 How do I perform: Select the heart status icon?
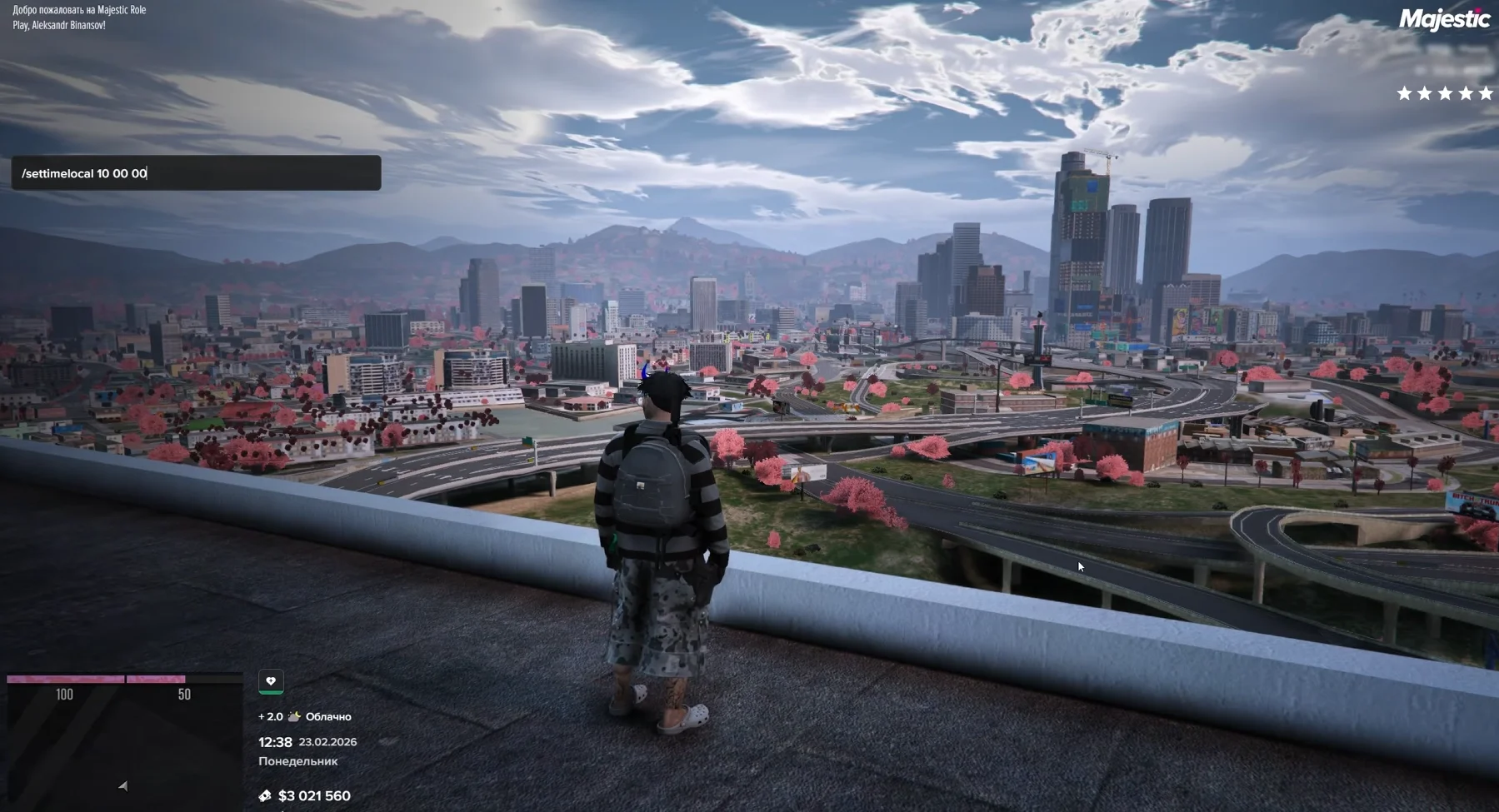click(271, 681)
